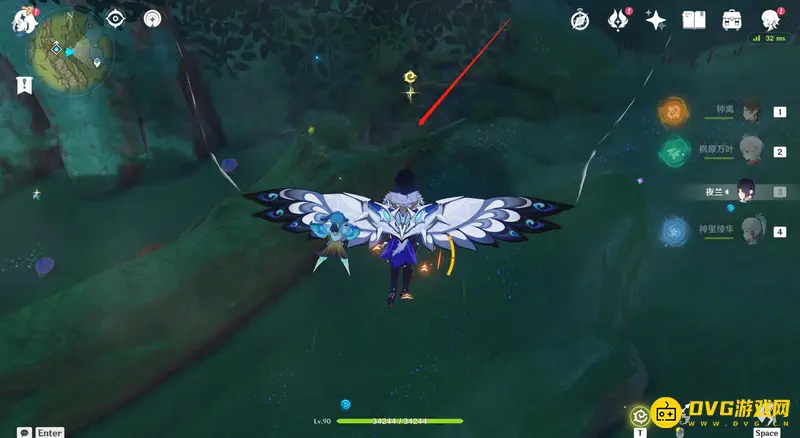The width and height of the screenshot is (800, 438).
Task: Toggle the elemental sight eye icon
Action: (116, 18)
